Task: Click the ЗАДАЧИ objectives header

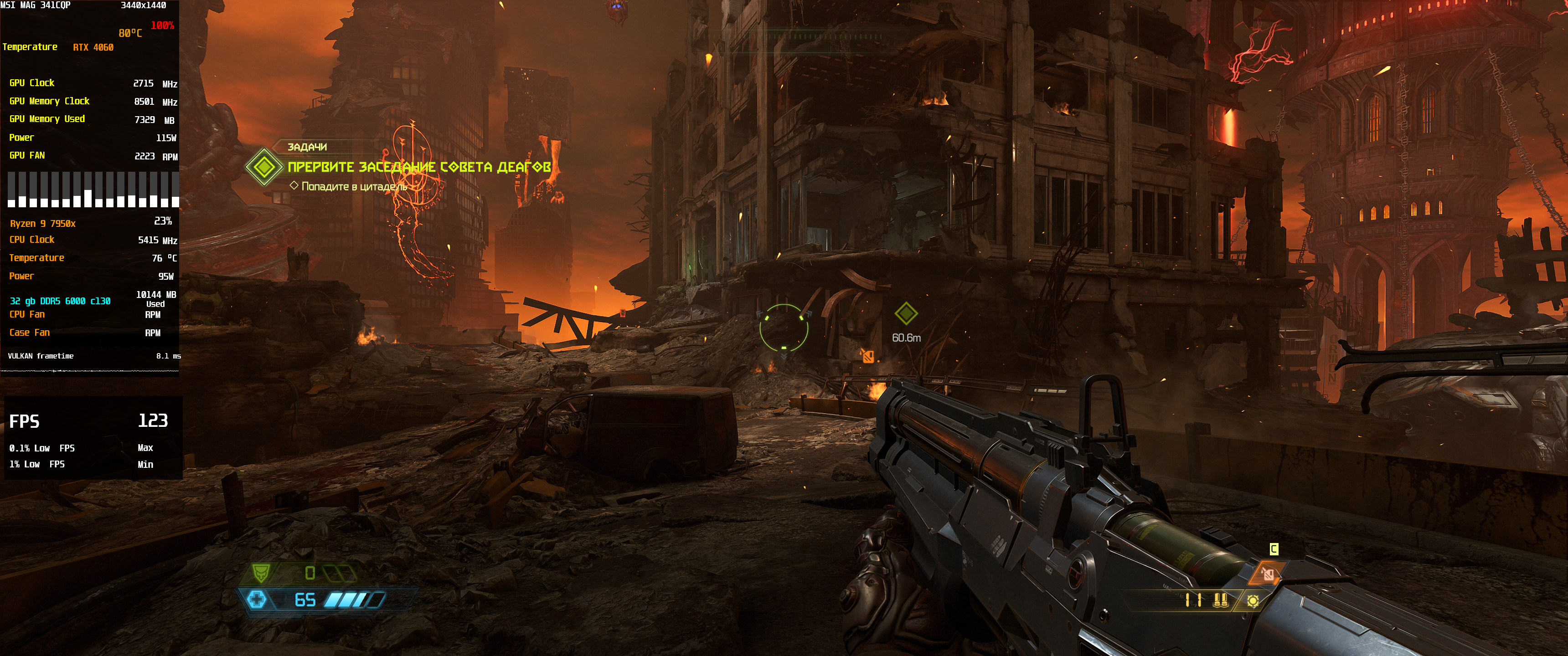Action: 307,147
